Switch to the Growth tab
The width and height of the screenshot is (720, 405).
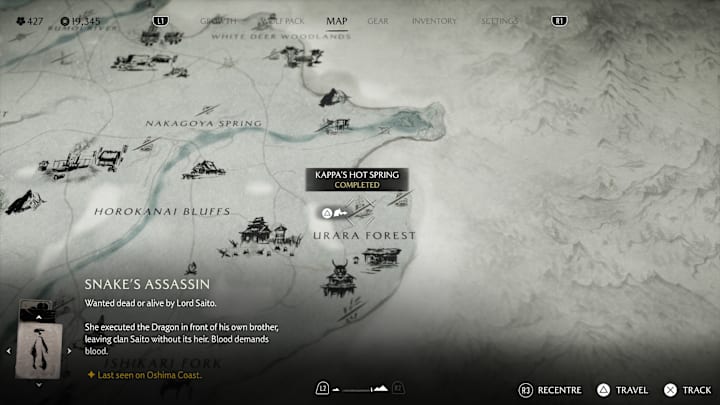point(219,20)
